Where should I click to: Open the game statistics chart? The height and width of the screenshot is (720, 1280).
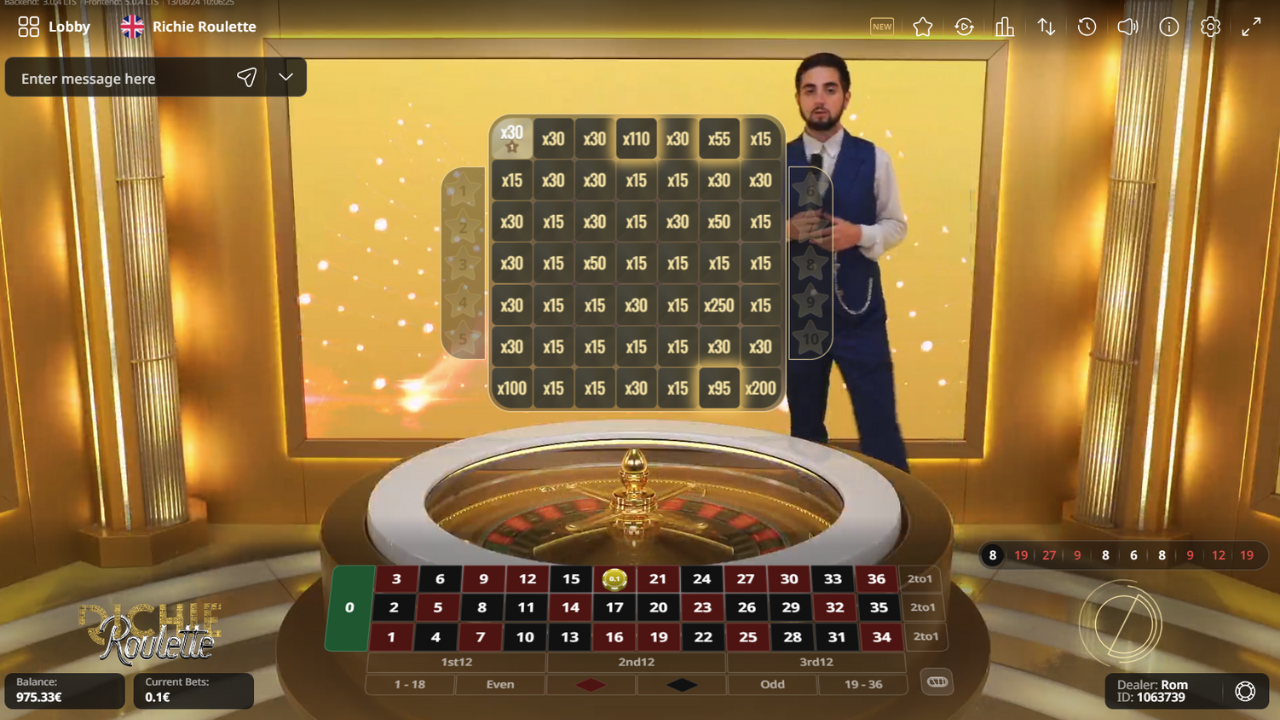point(1004,27)
